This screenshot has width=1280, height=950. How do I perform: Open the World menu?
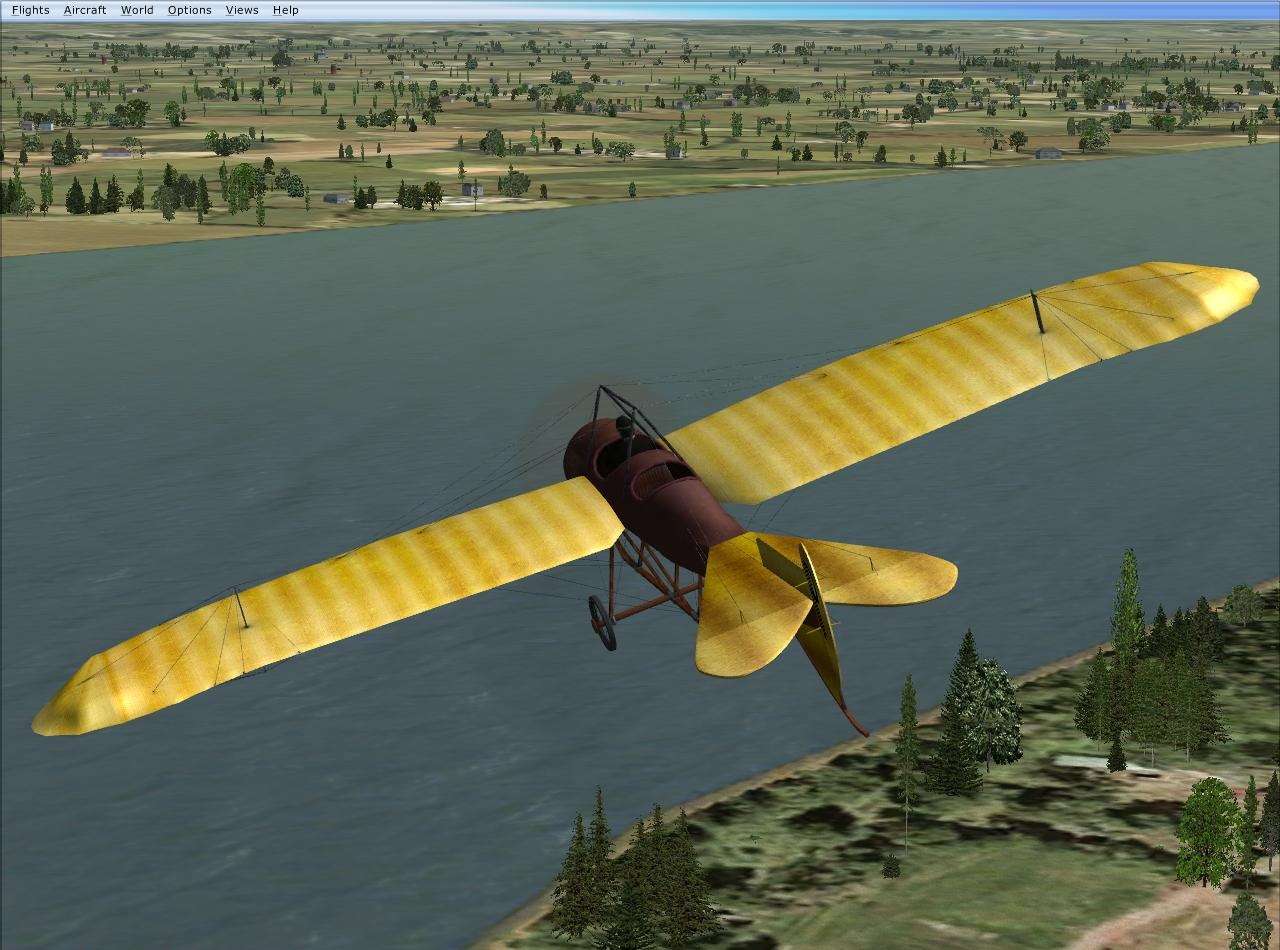tap(137, 9)
